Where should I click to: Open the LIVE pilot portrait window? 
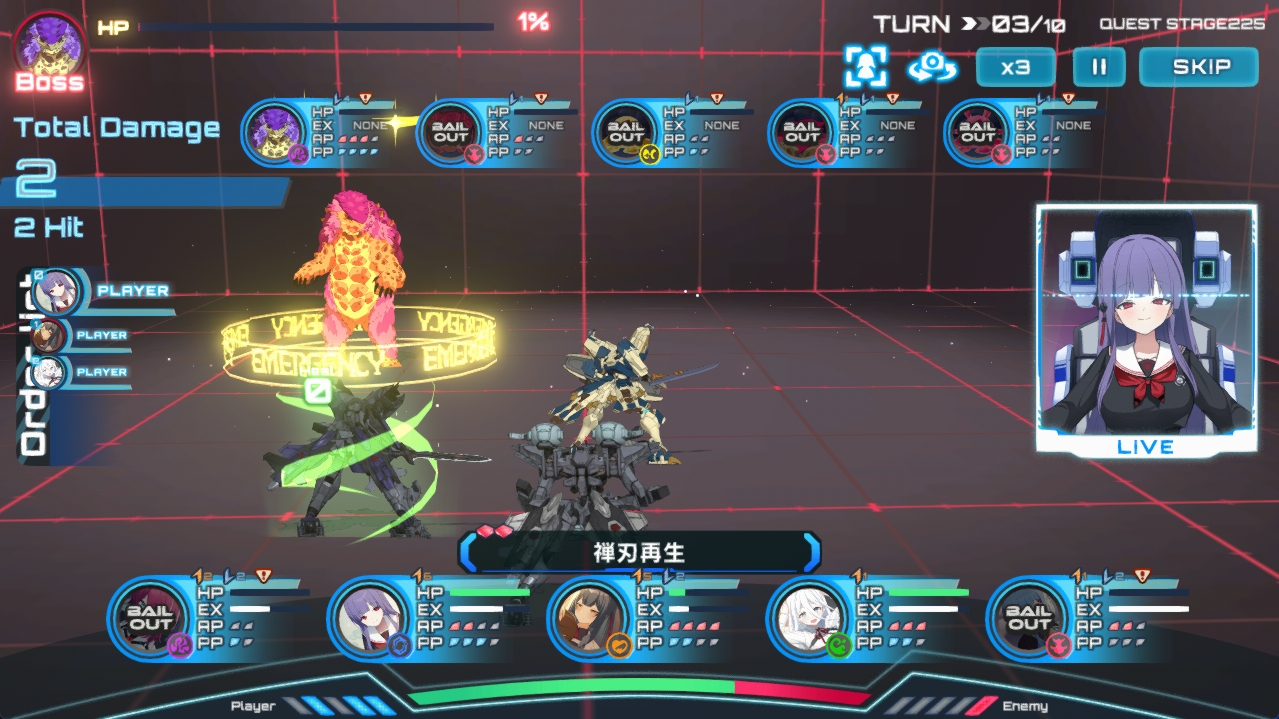click(x=1145, y=330)
